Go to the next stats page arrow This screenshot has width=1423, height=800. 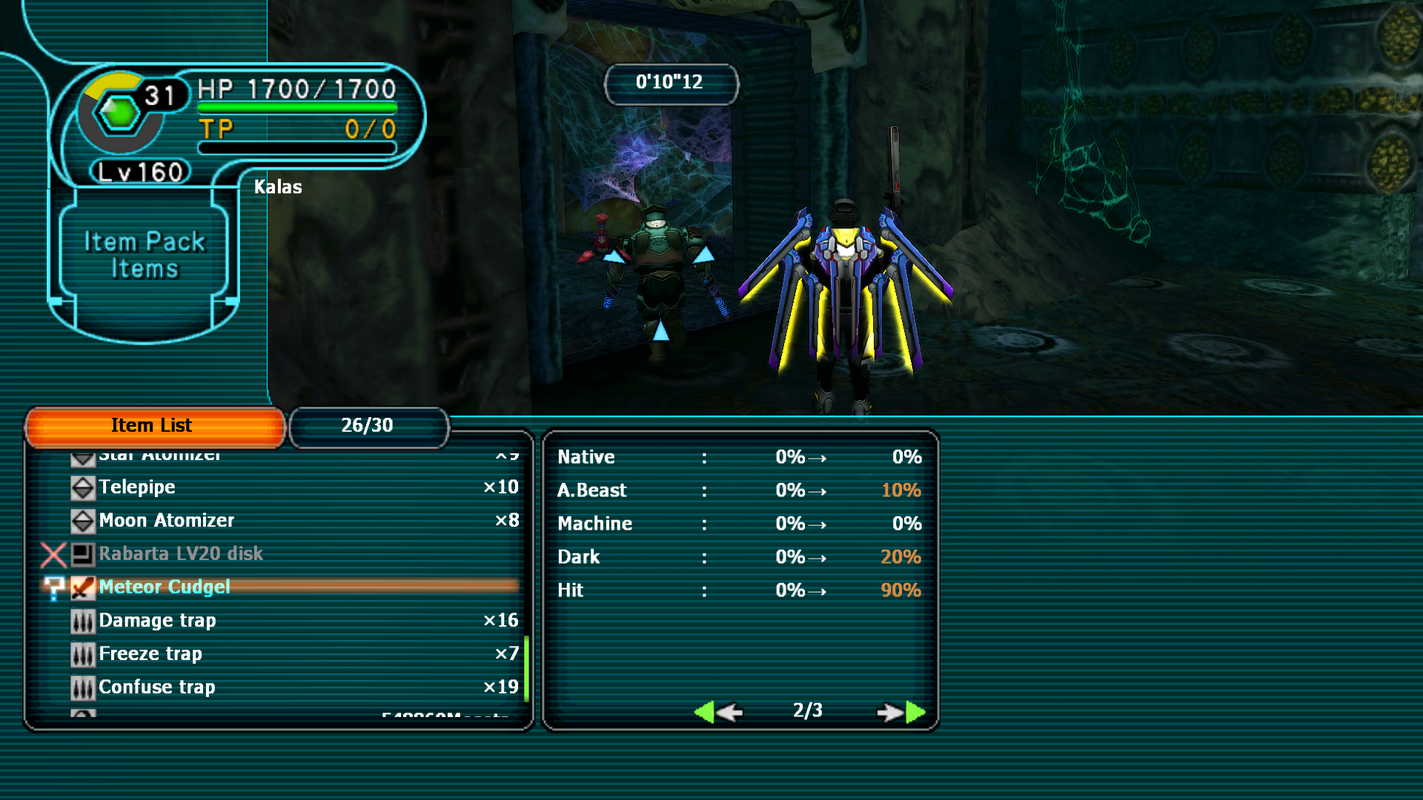(903, 712)
